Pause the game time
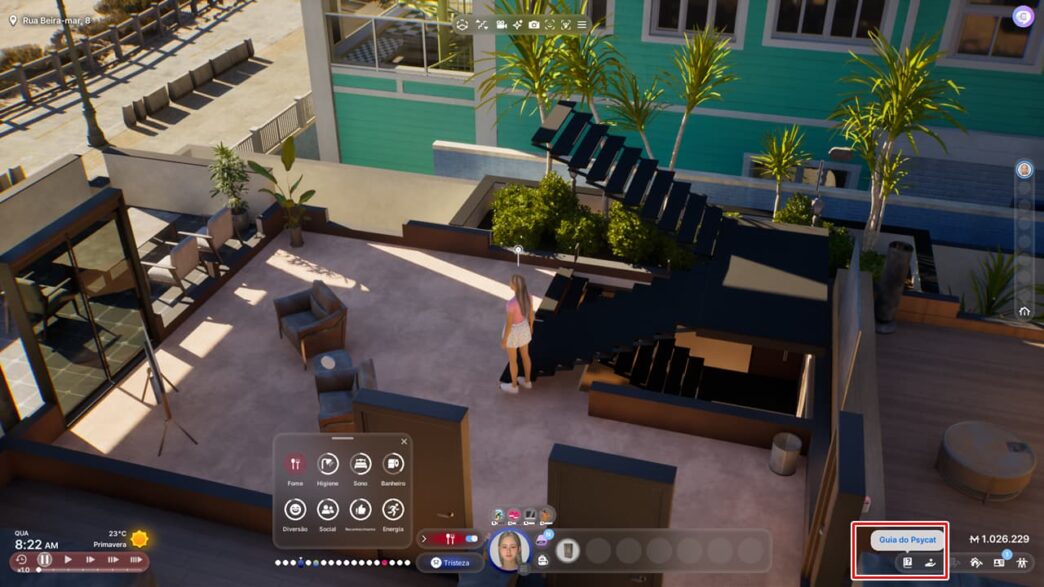 click(44, 560)
